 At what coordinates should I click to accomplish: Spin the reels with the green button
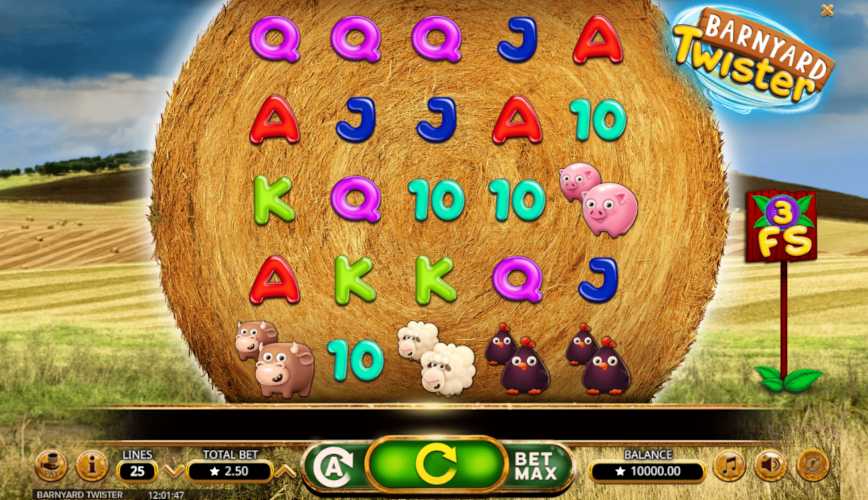[434, 465]
